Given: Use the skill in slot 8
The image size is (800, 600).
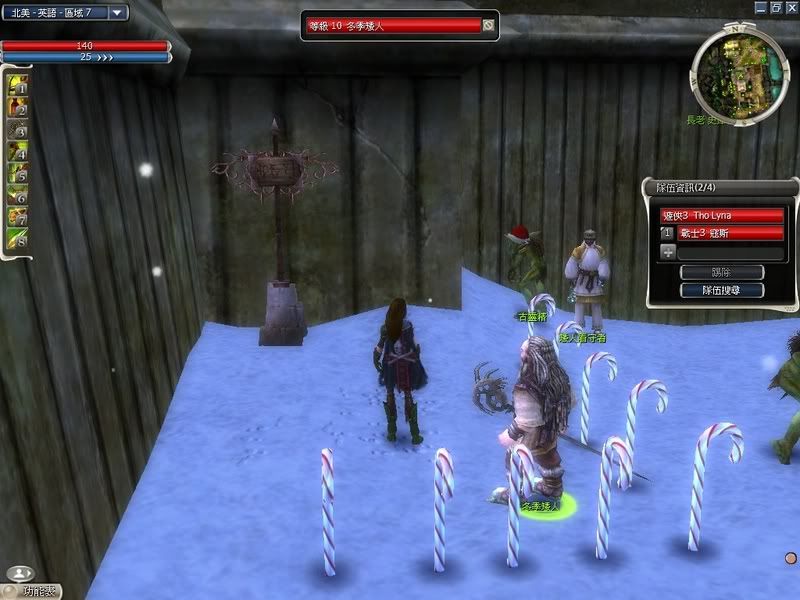Looking at the screenshot, I should pyautogui.click(x=18, y=240).
